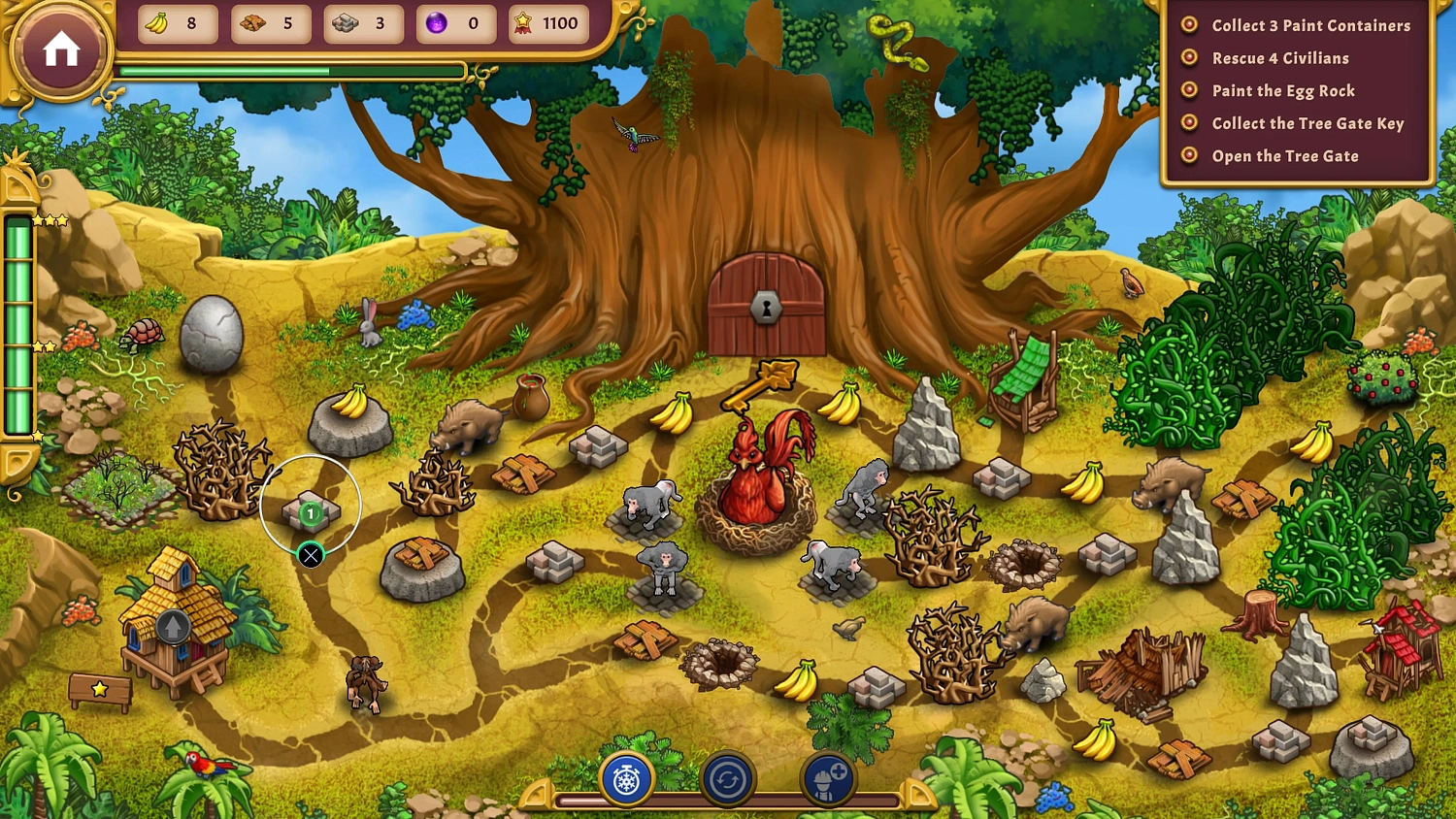Click the restart level circular arrow icon
The width and height of the screenshot is (1456, 819).
point(728,779)
